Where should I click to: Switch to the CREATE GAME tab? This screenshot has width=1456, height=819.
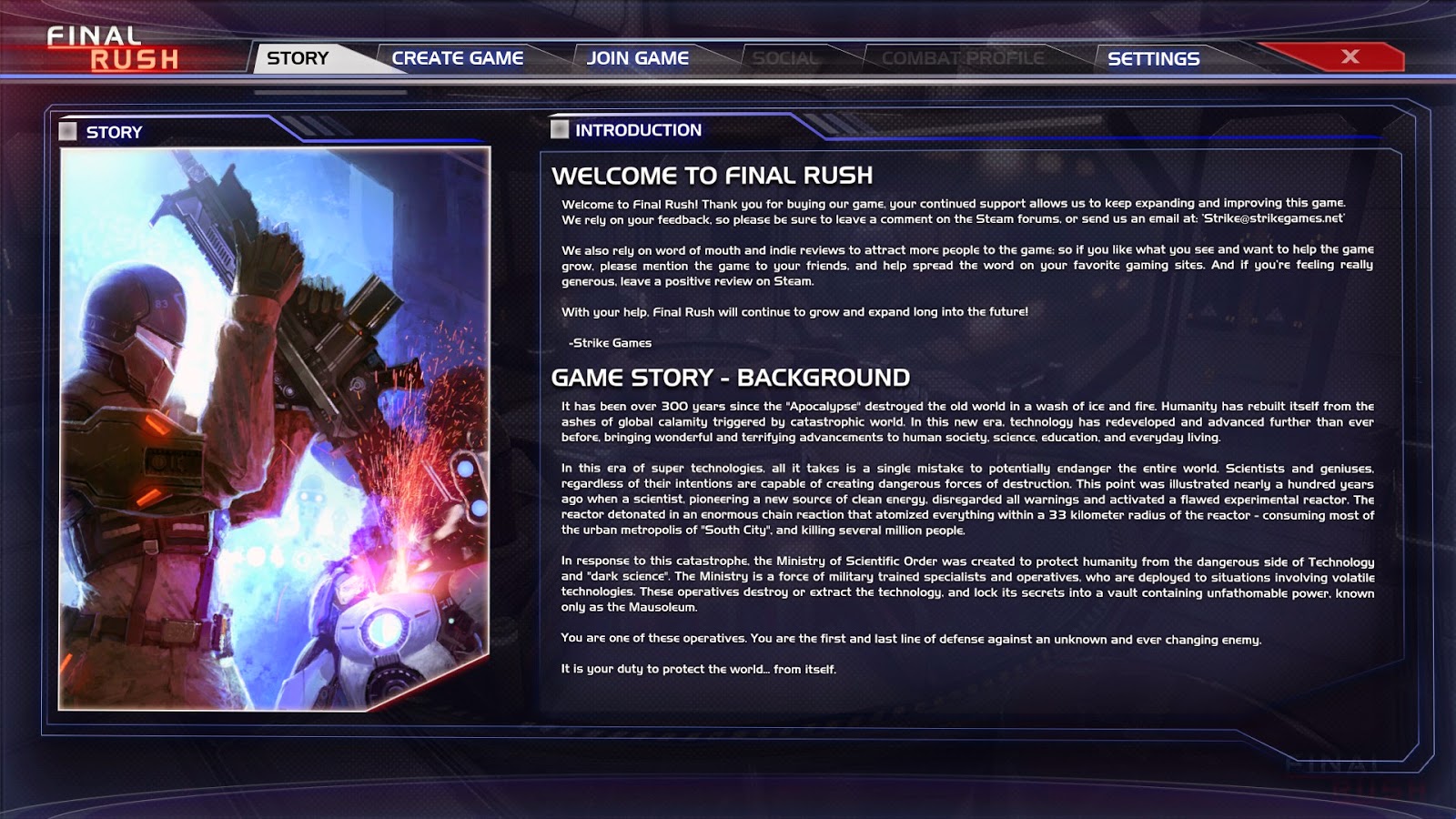pos(457,56)
